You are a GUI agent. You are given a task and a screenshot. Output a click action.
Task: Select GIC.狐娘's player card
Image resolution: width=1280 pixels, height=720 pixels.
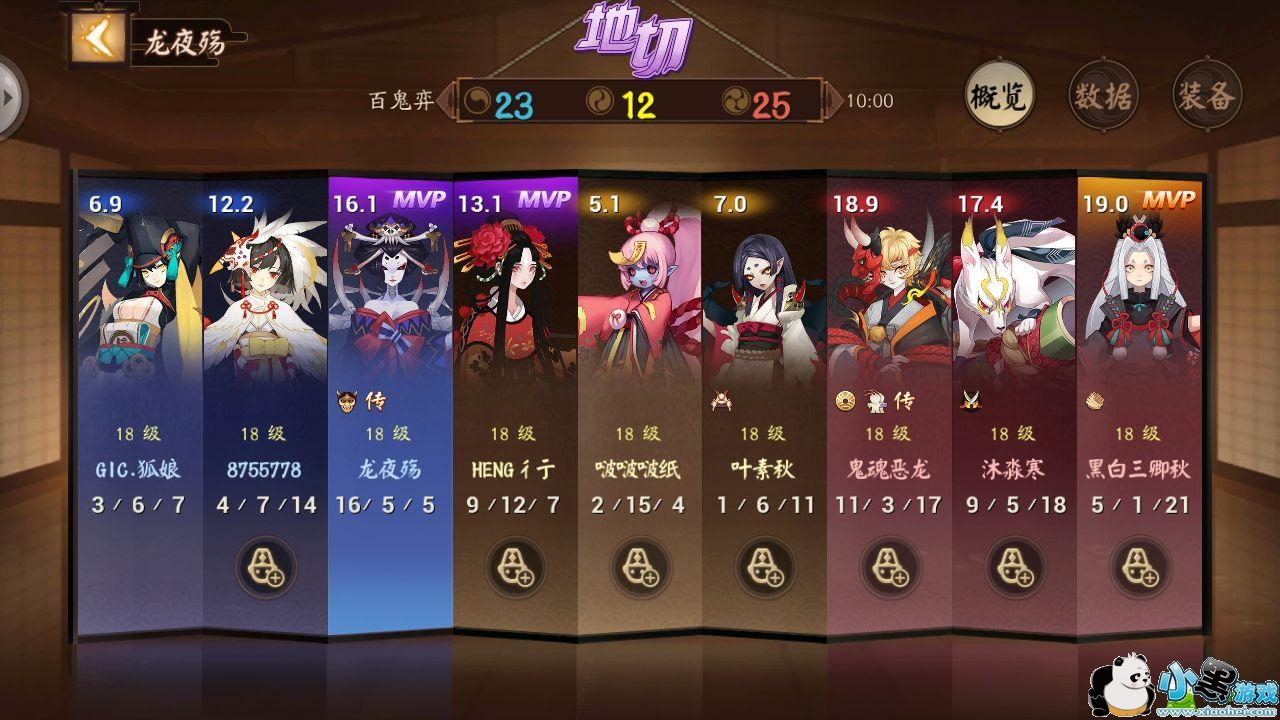click(x=140, y=400)
